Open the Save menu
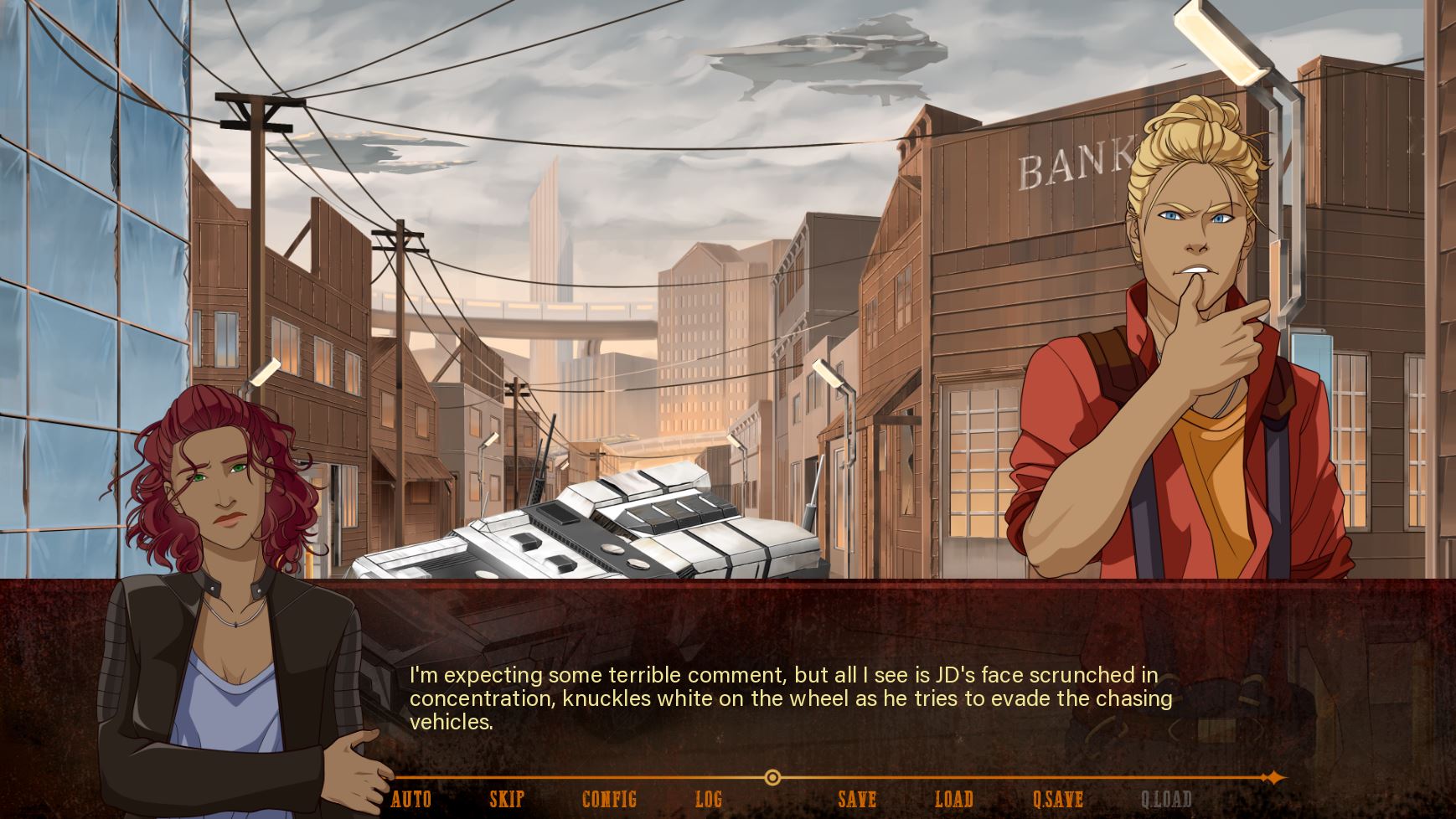The image size is (1456, 819). (x=857, y=799)
